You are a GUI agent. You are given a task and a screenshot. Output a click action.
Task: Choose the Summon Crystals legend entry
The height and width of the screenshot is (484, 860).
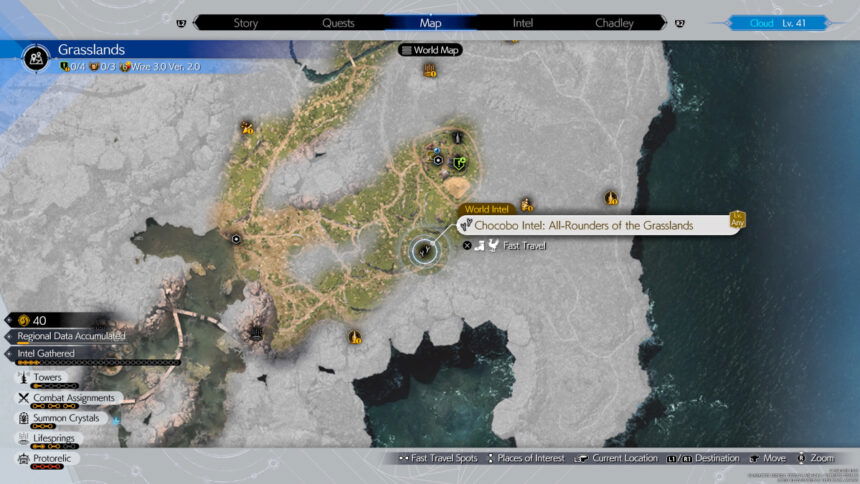click(x=66, y=418)
